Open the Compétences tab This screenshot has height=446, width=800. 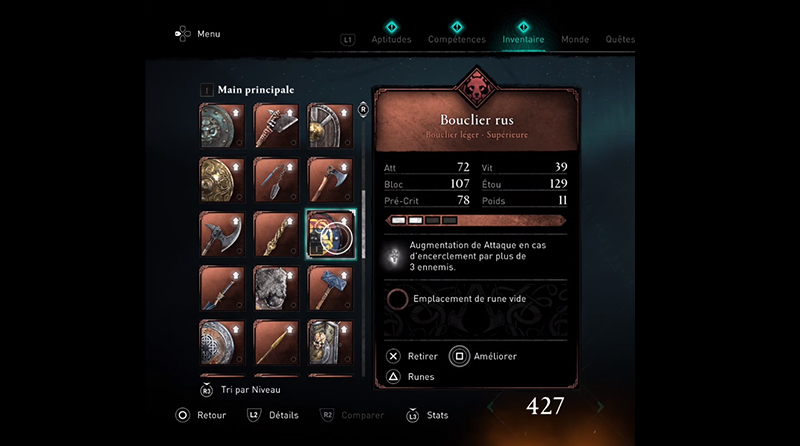click(456, 40)
